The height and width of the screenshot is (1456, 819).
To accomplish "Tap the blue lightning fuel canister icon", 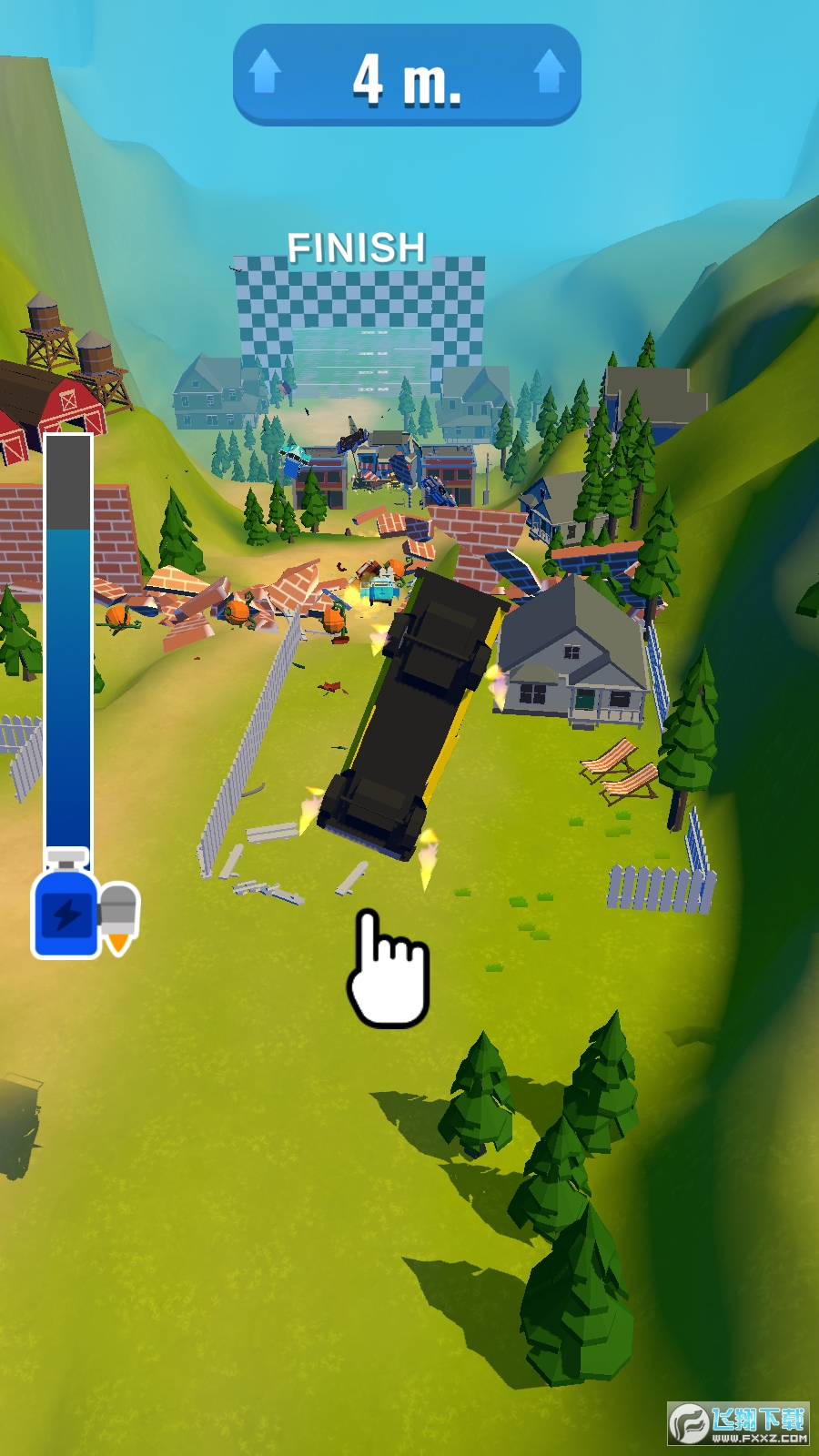I will tap(66, 907).
